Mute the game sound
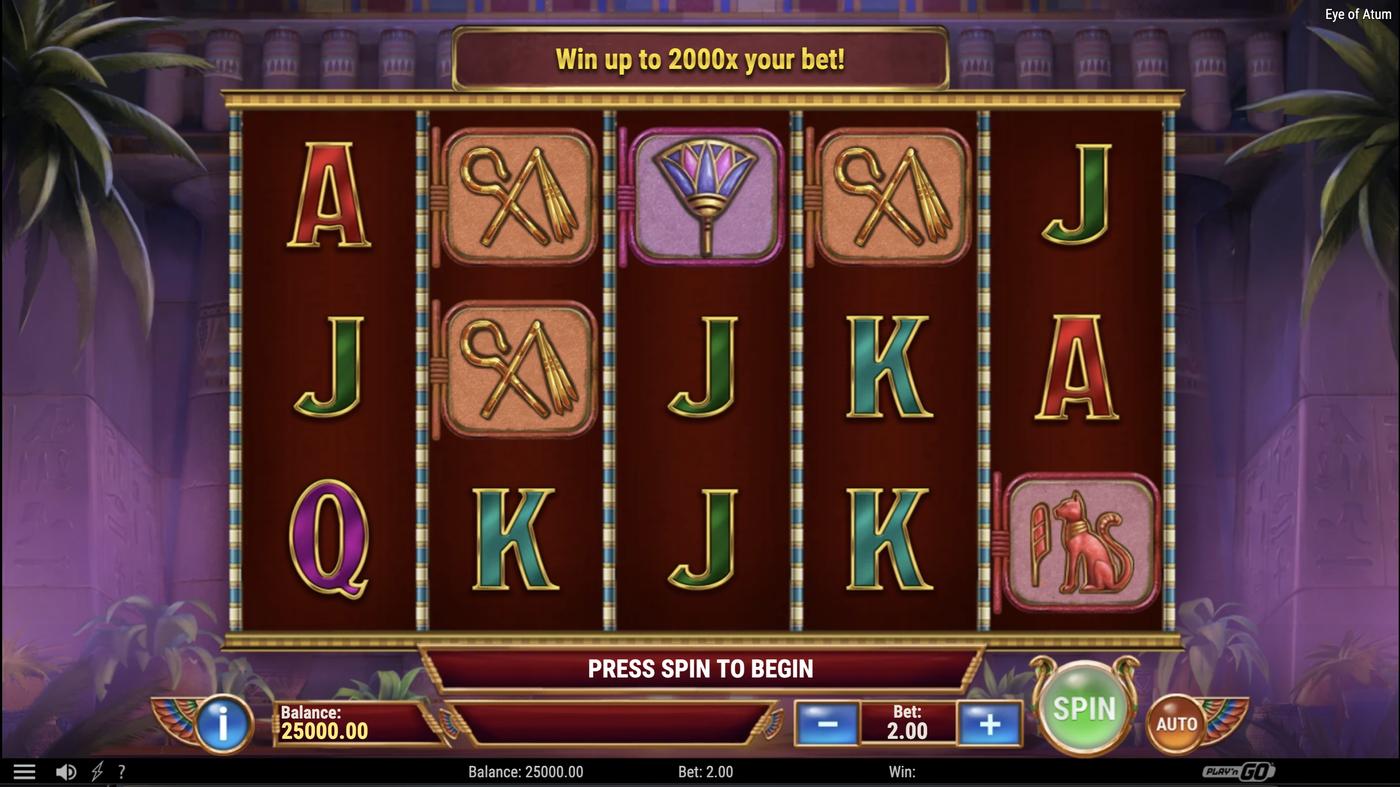 [66, 770]
